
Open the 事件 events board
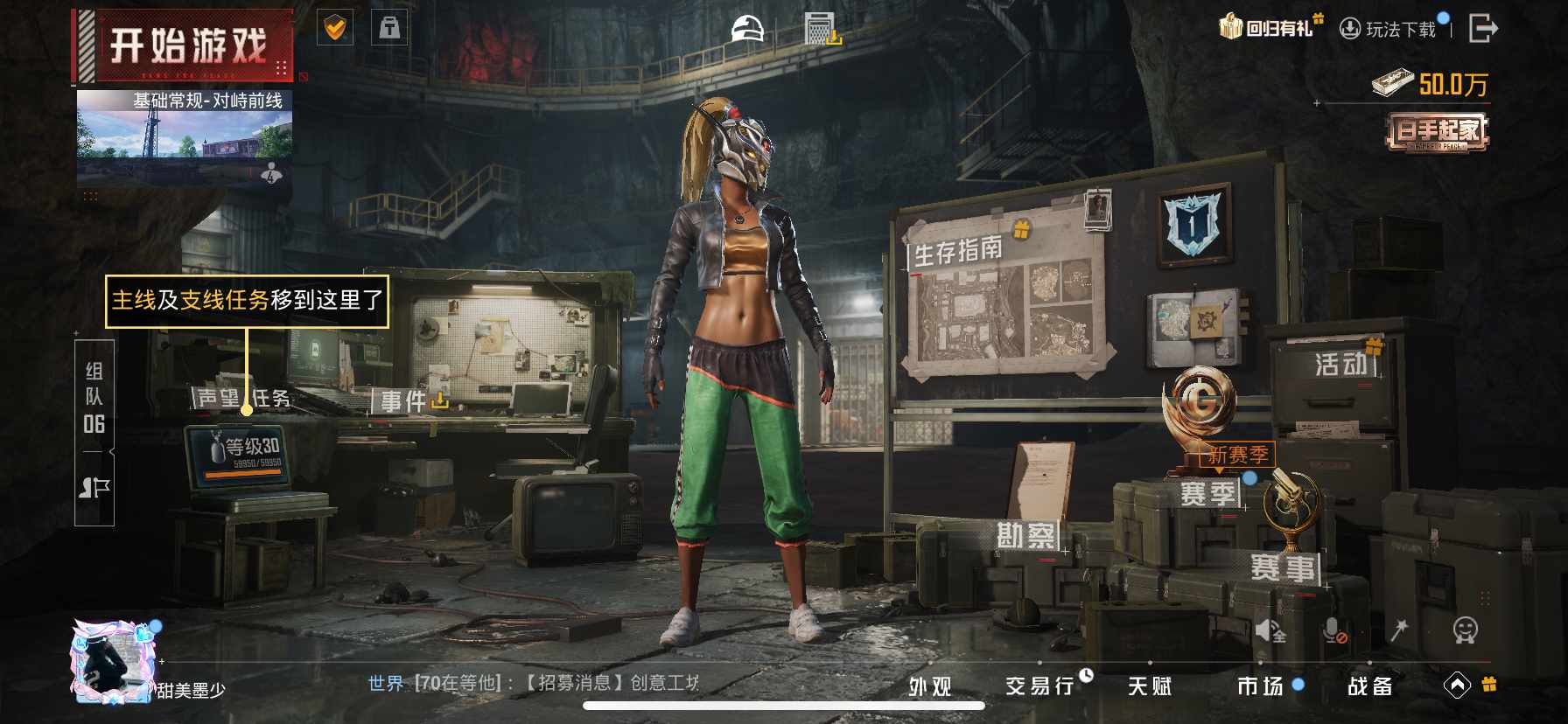click(x=404, y=401)
